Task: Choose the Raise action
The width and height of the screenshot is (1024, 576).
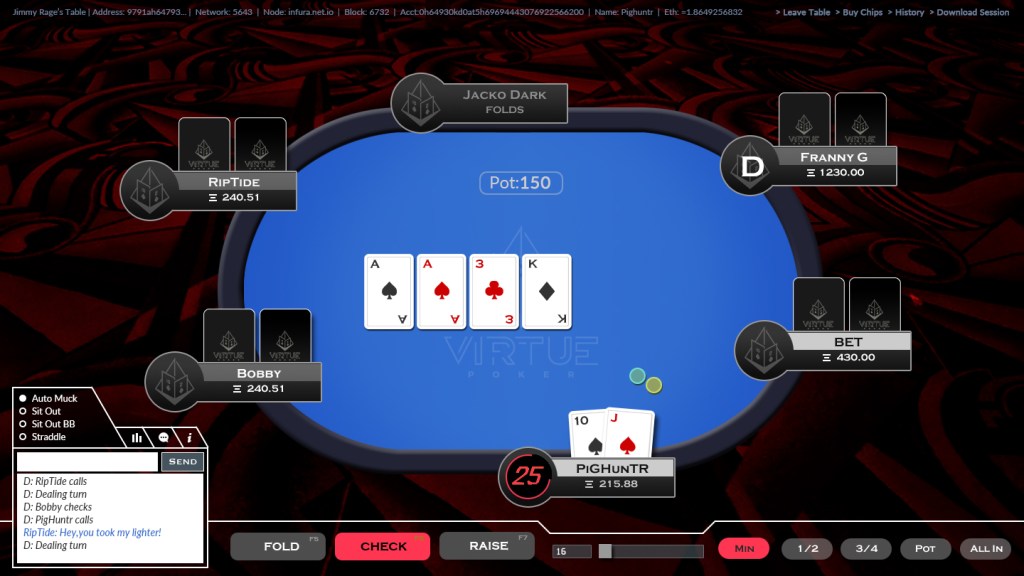Action: pyautogui.click(x=487, y=546)
